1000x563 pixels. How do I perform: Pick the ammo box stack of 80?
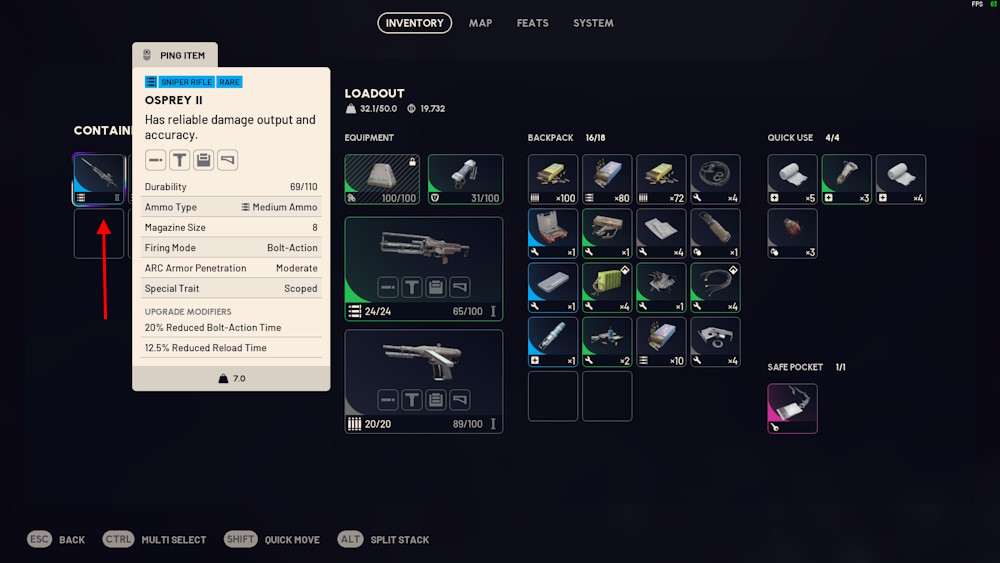[607, 179]
